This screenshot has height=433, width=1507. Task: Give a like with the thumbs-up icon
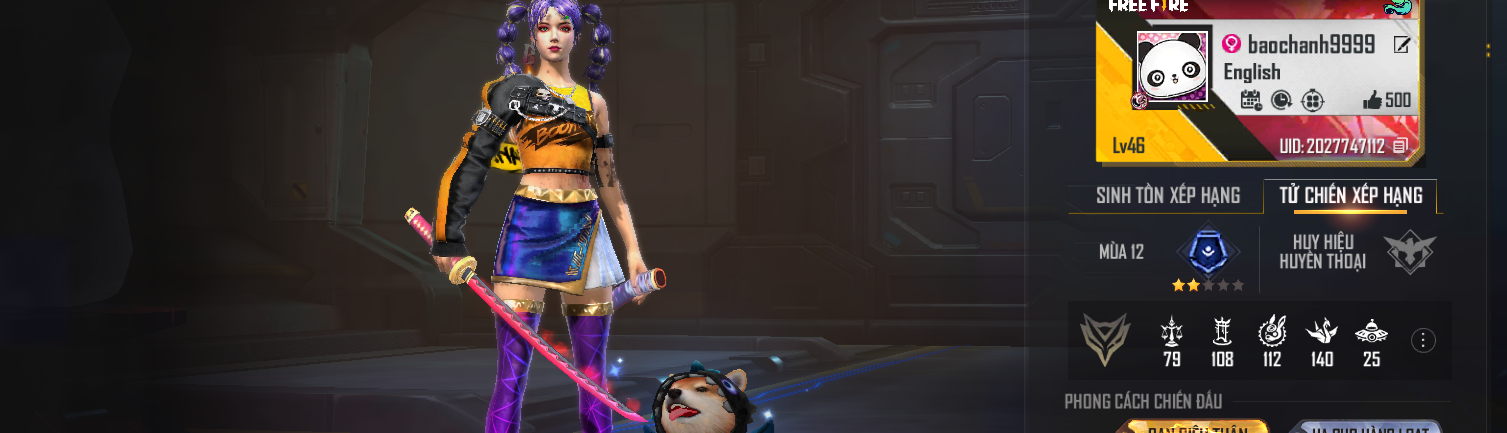click(x=1372, y=100)
